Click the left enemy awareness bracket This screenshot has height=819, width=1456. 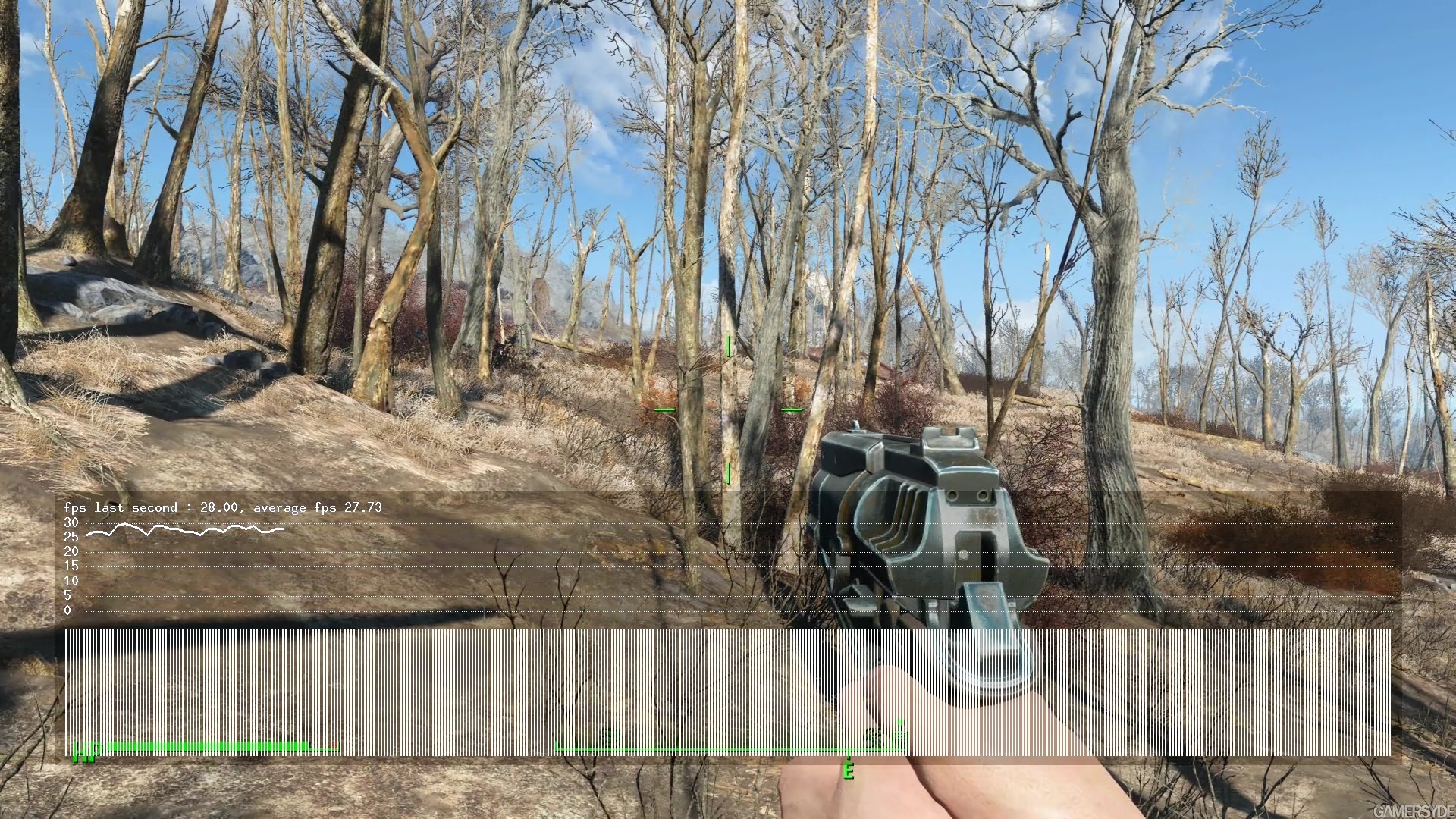pyautogui.click(x=666, y=409)
